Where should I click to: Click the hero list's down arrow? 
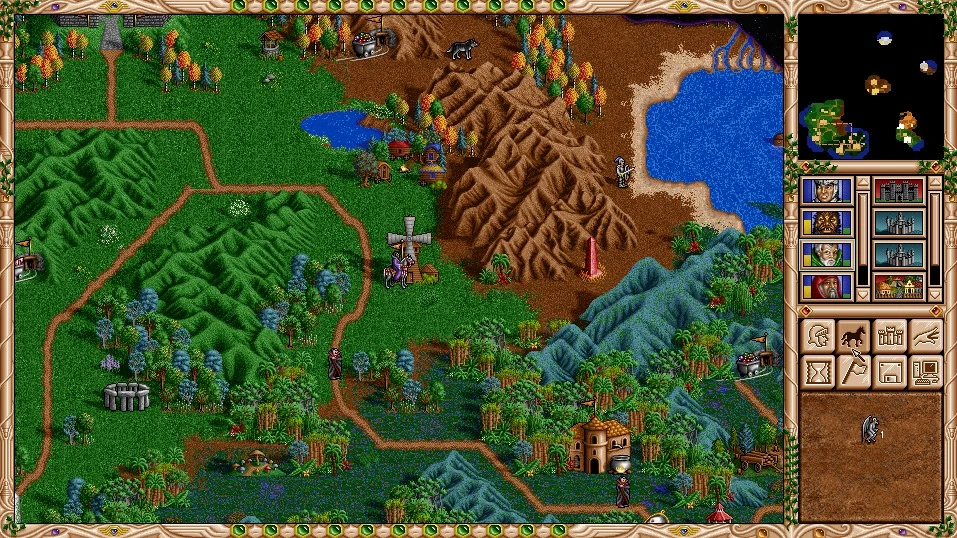coord(863,295)
